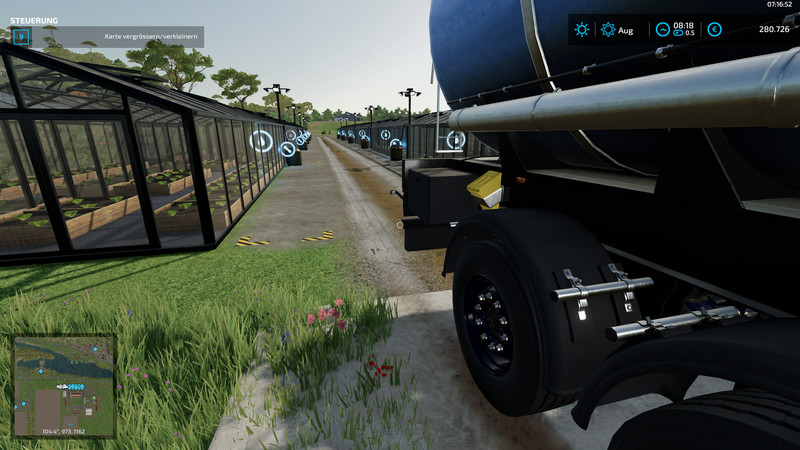Click the euro money icon
The width and height of the screenshot is (800, 450).
coord(714,30)
